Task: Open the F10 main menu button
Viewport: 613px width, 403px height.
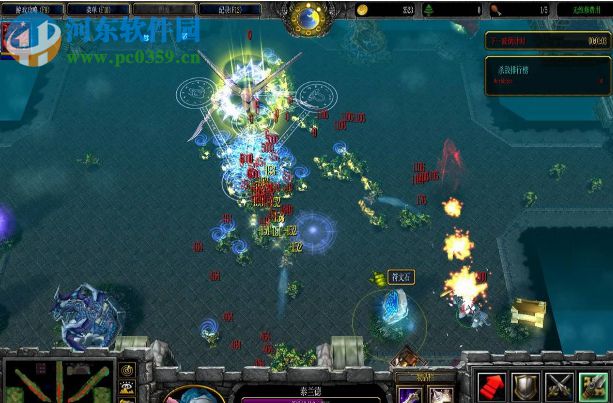Action: [101, 9]
